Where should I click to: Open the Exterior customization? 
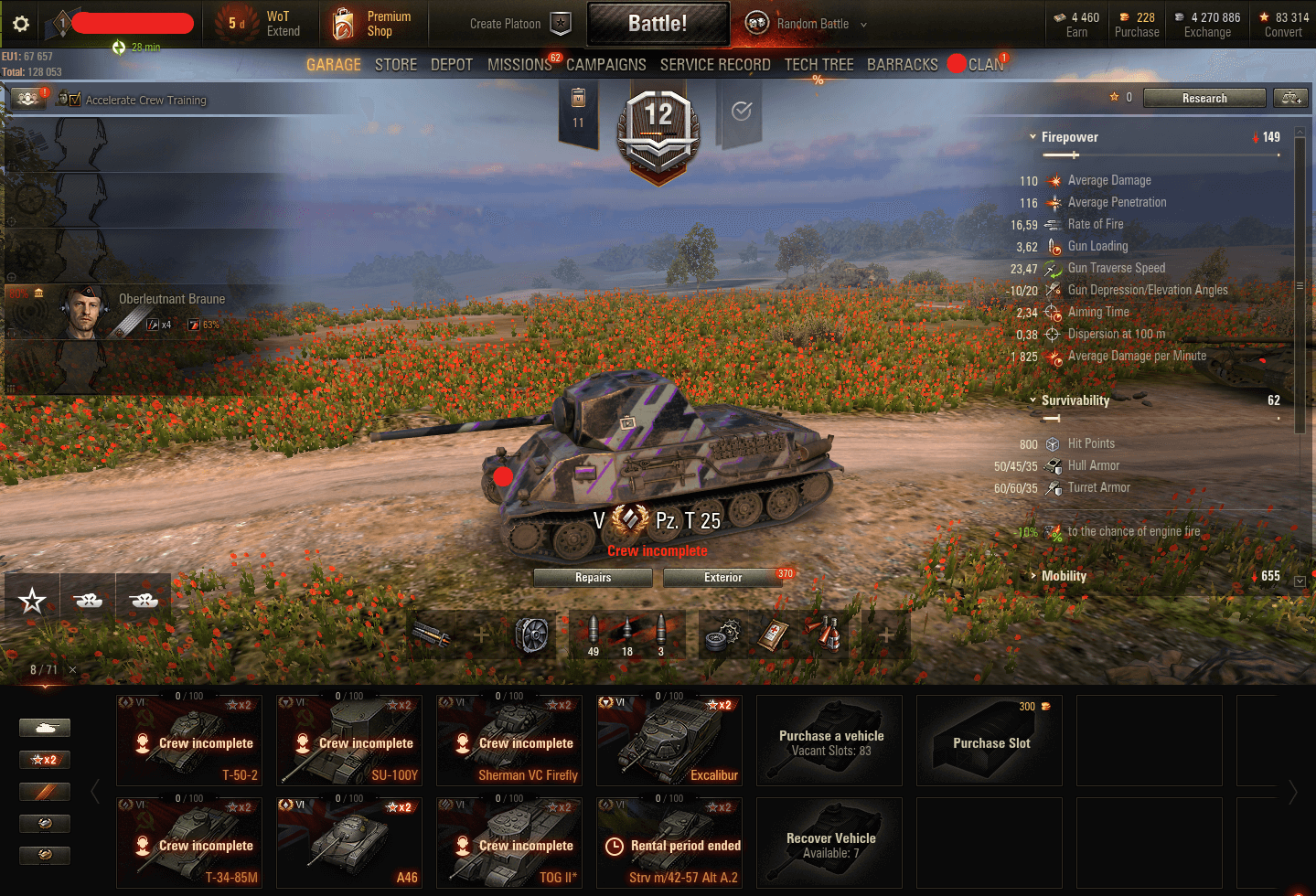tap(722, 578)
